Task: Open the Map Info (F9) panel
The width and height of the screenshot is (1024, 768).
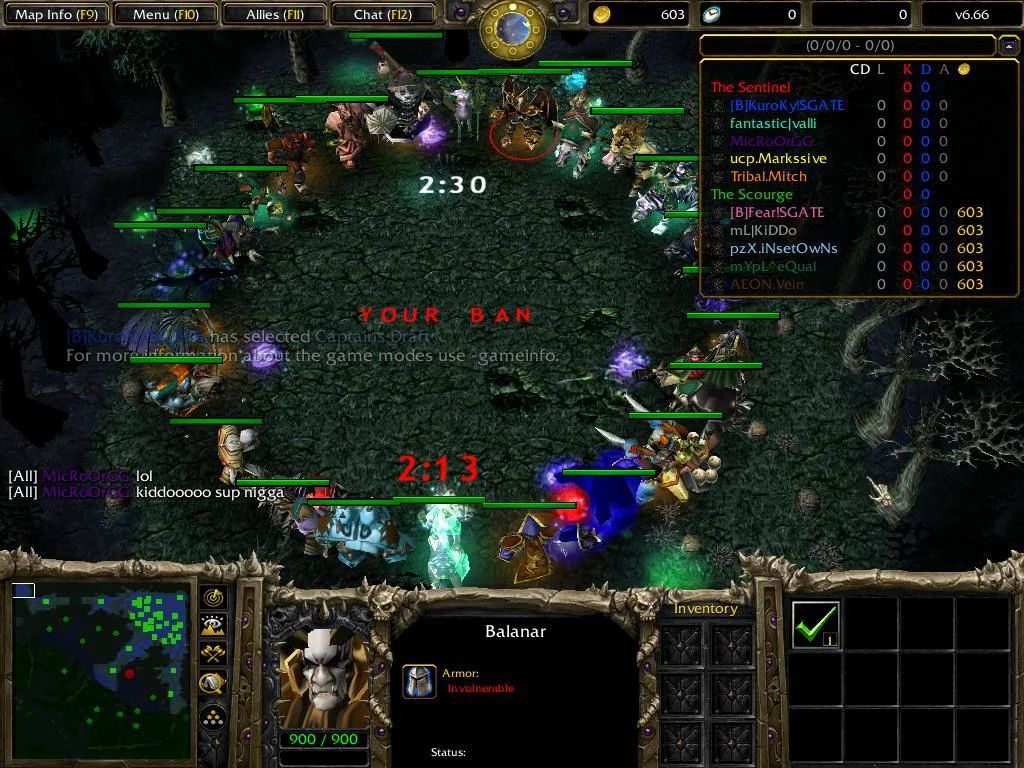Action: pyautogui.click(x=56, y=15)
